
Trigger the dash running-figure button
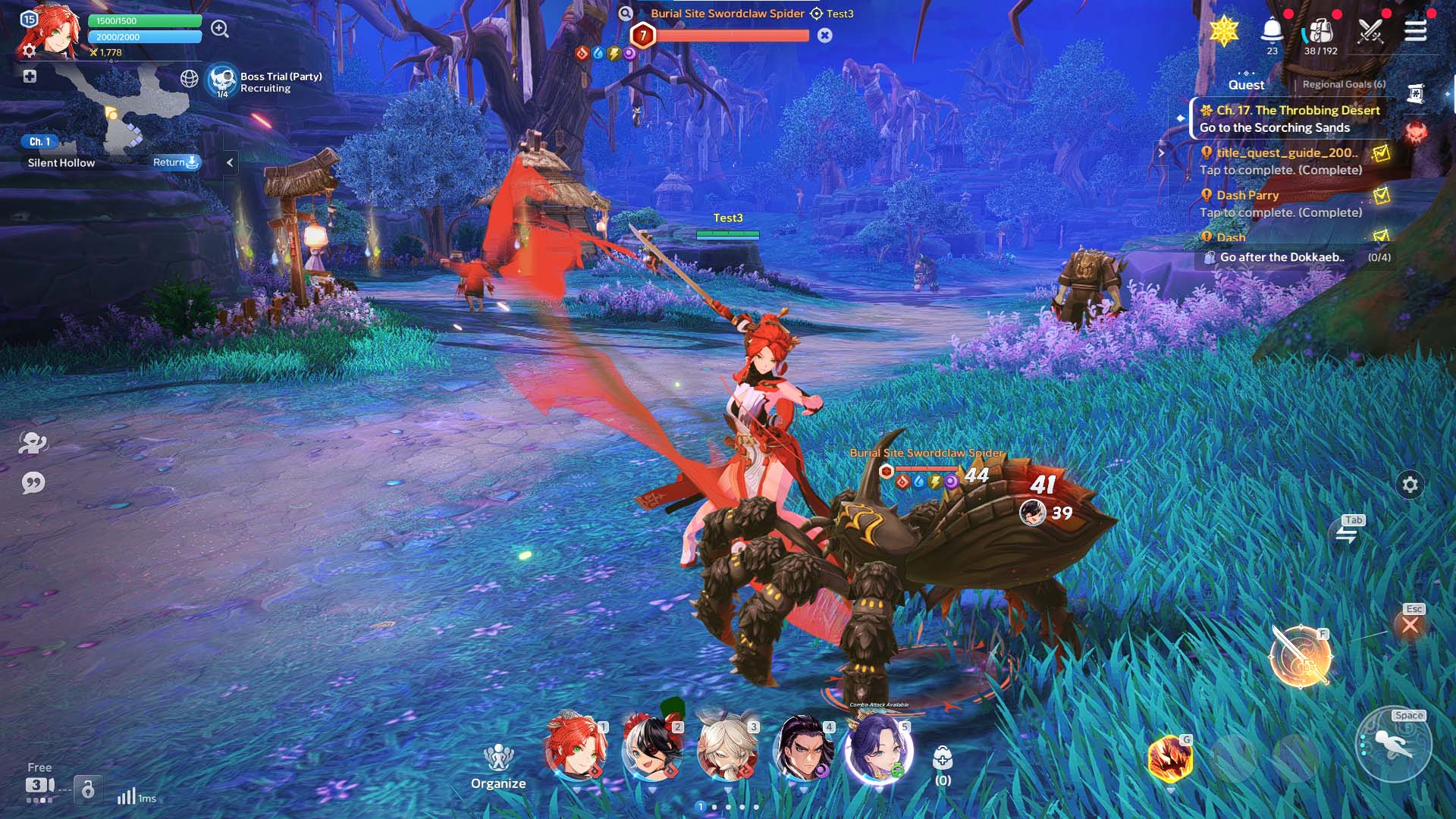pos(1393,745)
